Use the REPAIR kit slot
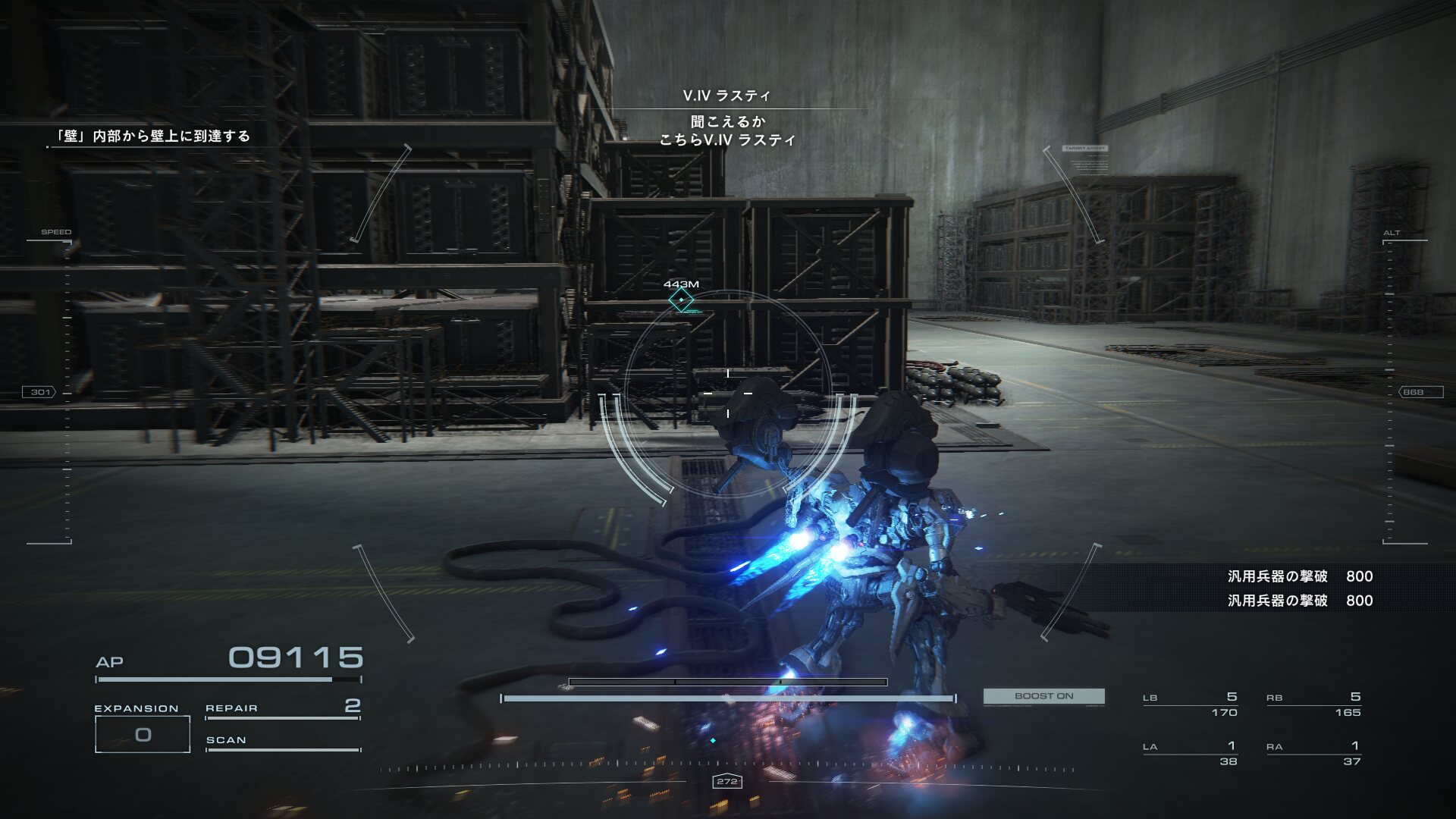 282,708
